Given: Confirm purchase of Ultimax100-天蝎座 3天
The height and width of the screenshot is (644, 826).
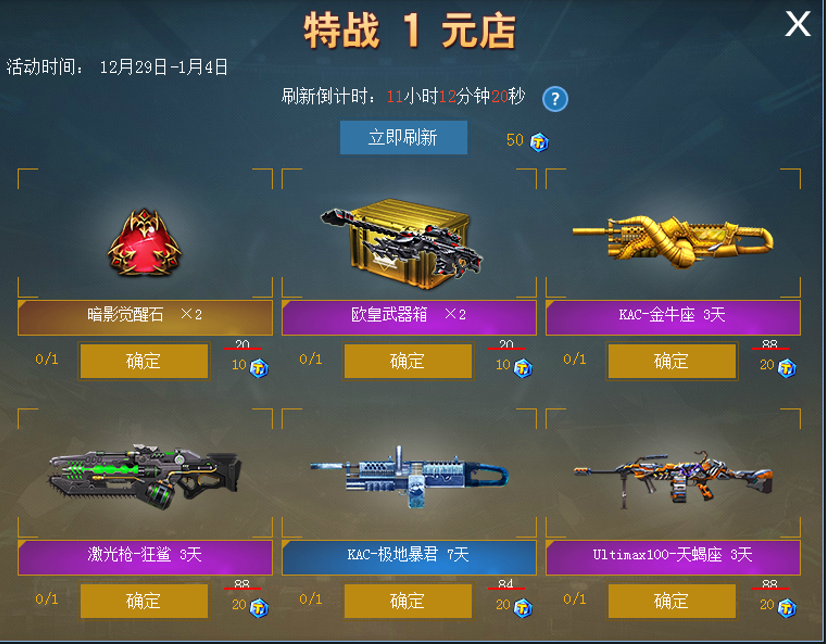Looking at the screenshot, I should (x=671, y=601).
